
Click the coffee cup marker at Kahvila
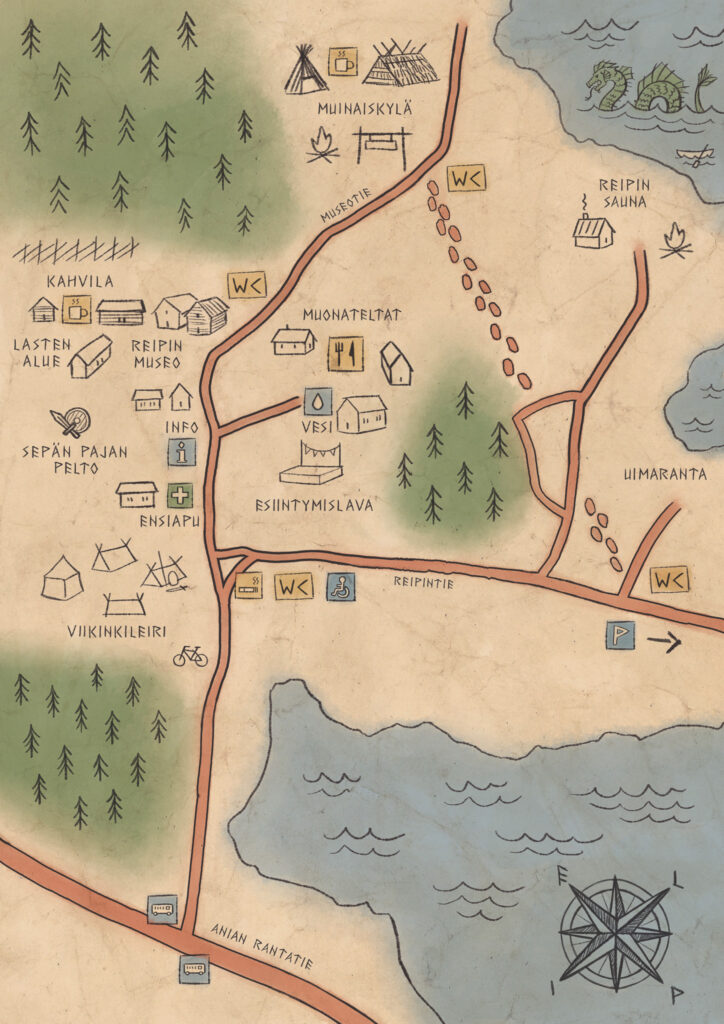[77, 310]
